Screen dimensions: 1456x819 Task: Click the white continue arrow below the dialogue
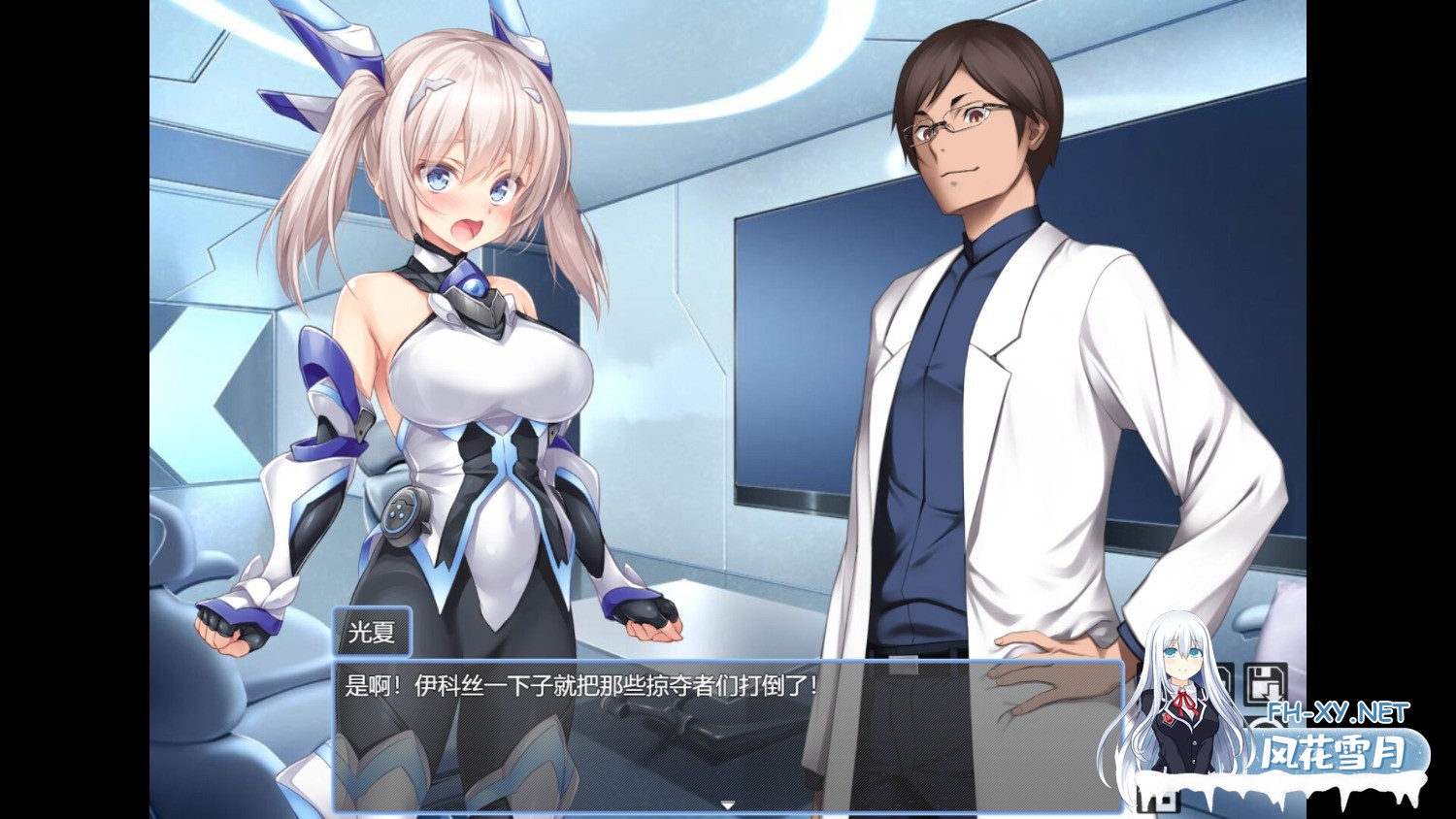point(728,805)
